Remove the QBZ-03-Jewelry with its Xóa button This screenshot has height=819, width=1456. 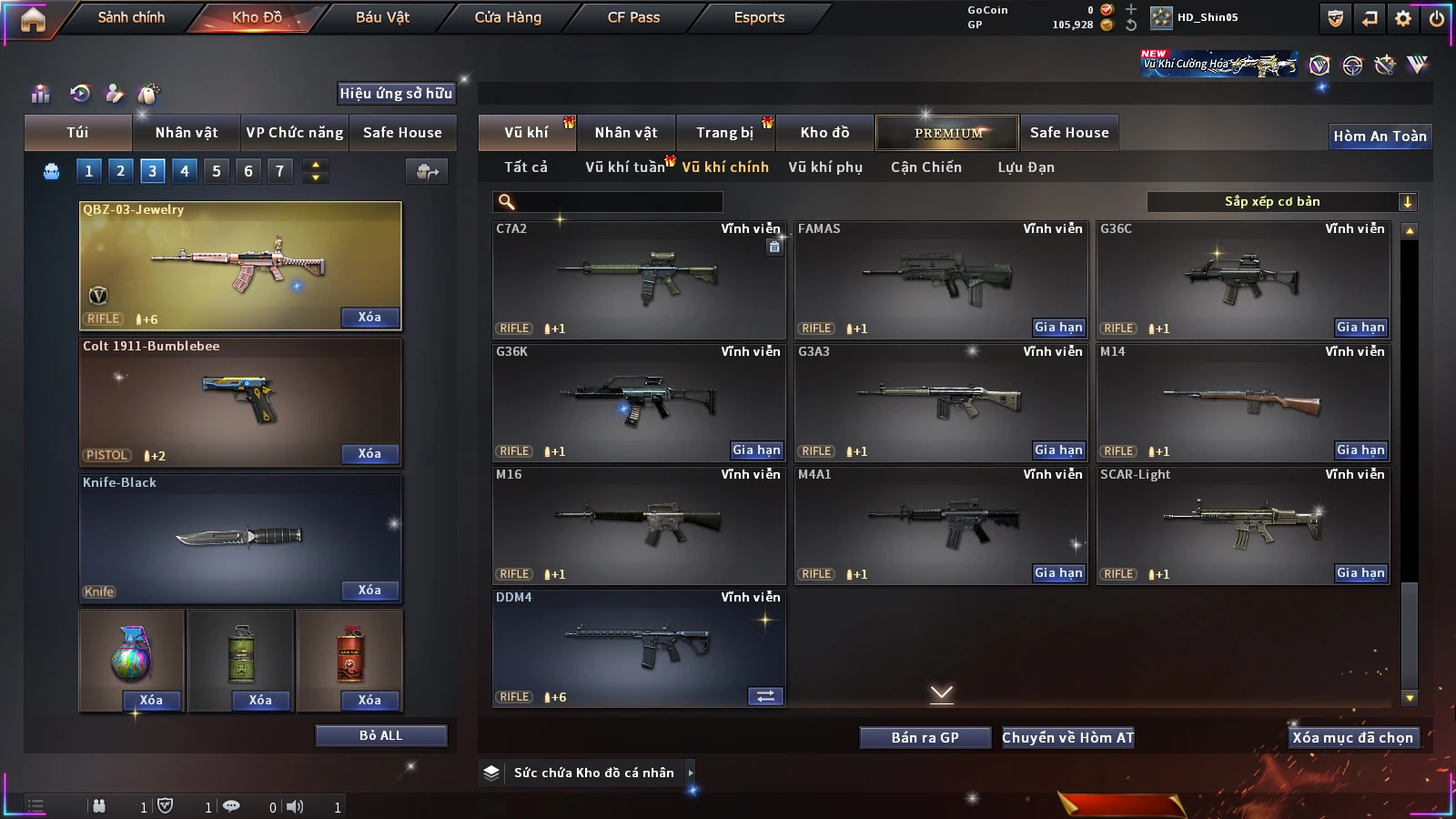click(x=369, y=318)
